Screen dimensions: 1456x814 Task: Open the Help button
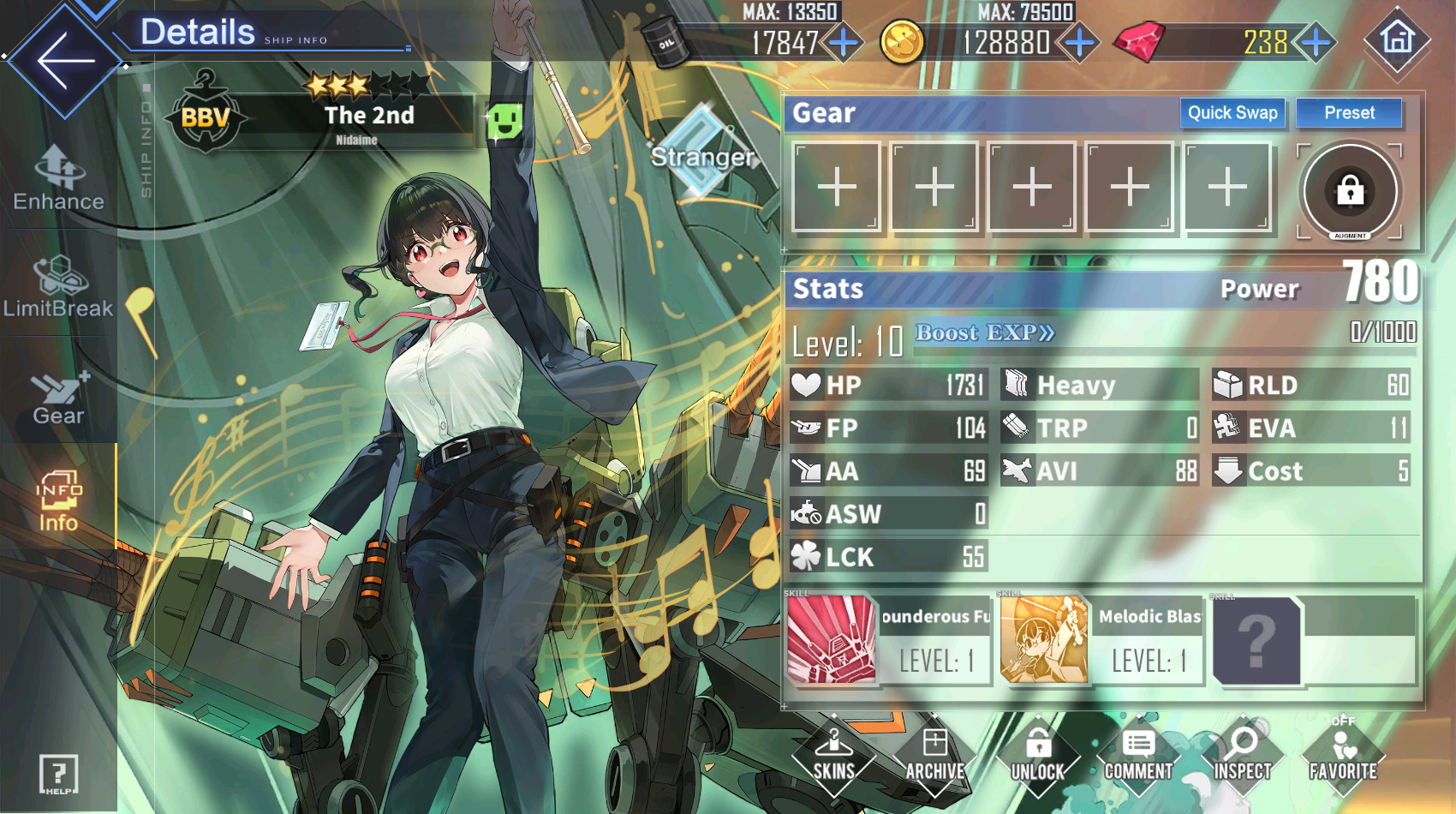pos(58,775)
